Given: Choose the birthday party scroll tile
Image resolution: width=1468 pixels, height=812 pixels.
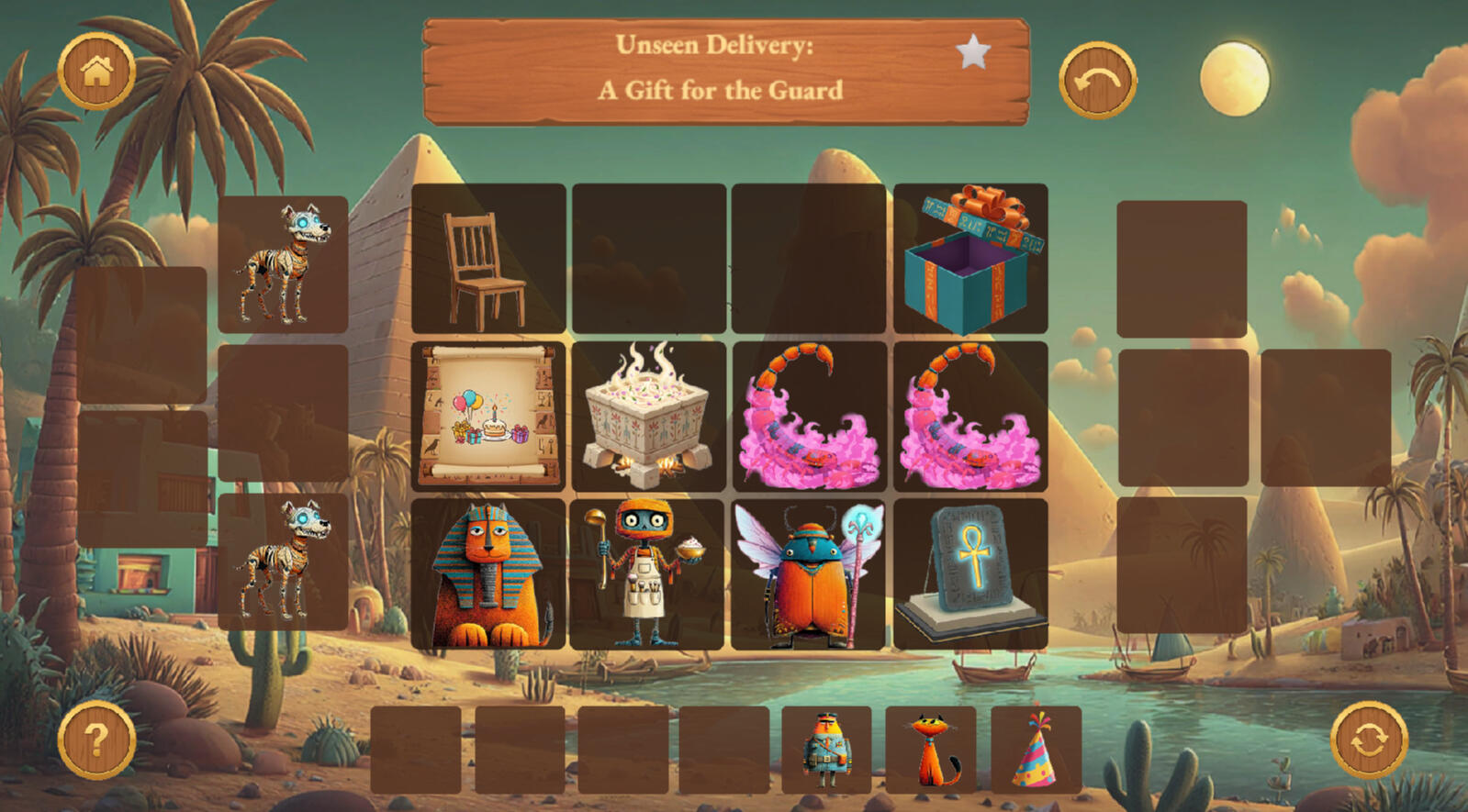Looking at the screenshot, I should (x=488, y=417).
